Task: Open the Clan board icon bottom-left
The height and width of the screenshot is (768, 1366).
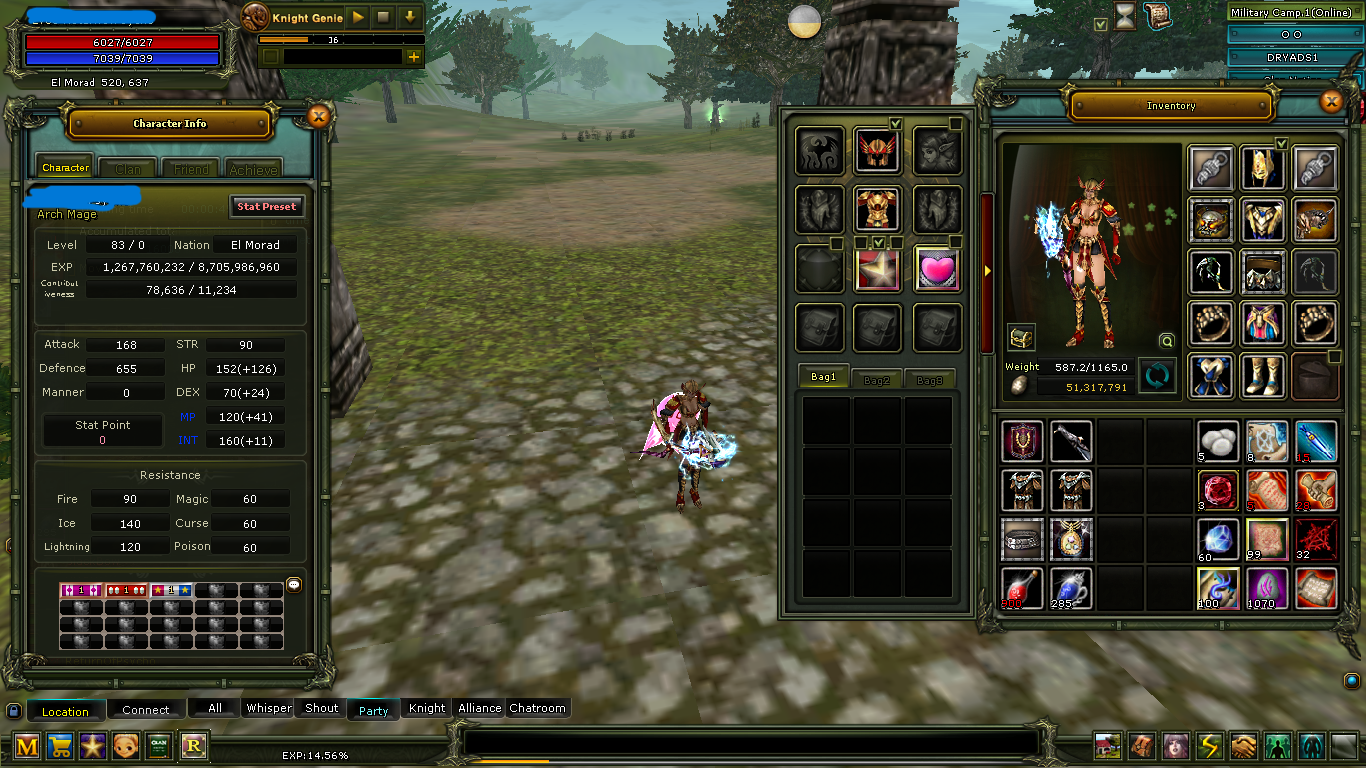Action: pyautogui.click(x=159, y=746)
